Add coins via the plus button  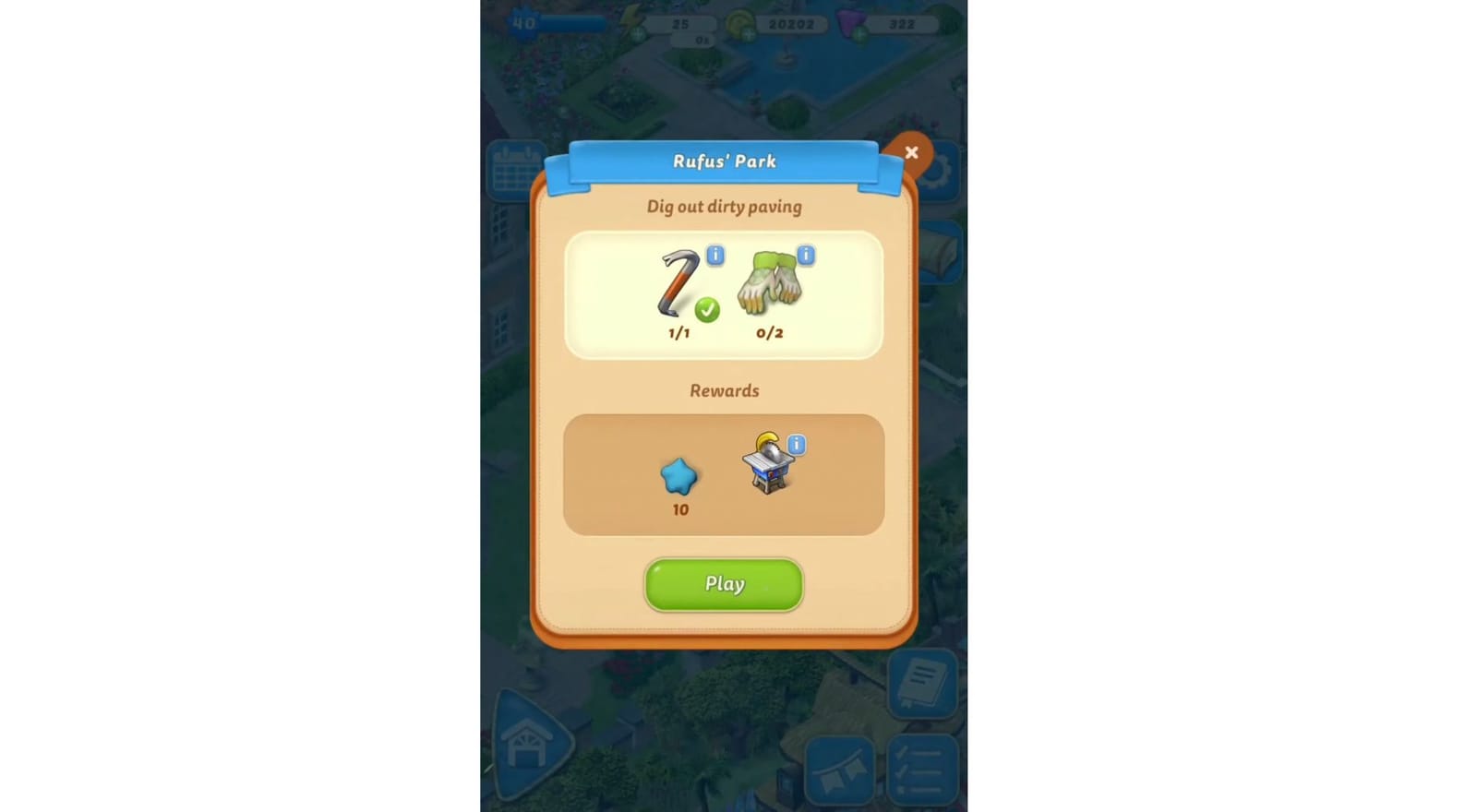tap(750, 33)
